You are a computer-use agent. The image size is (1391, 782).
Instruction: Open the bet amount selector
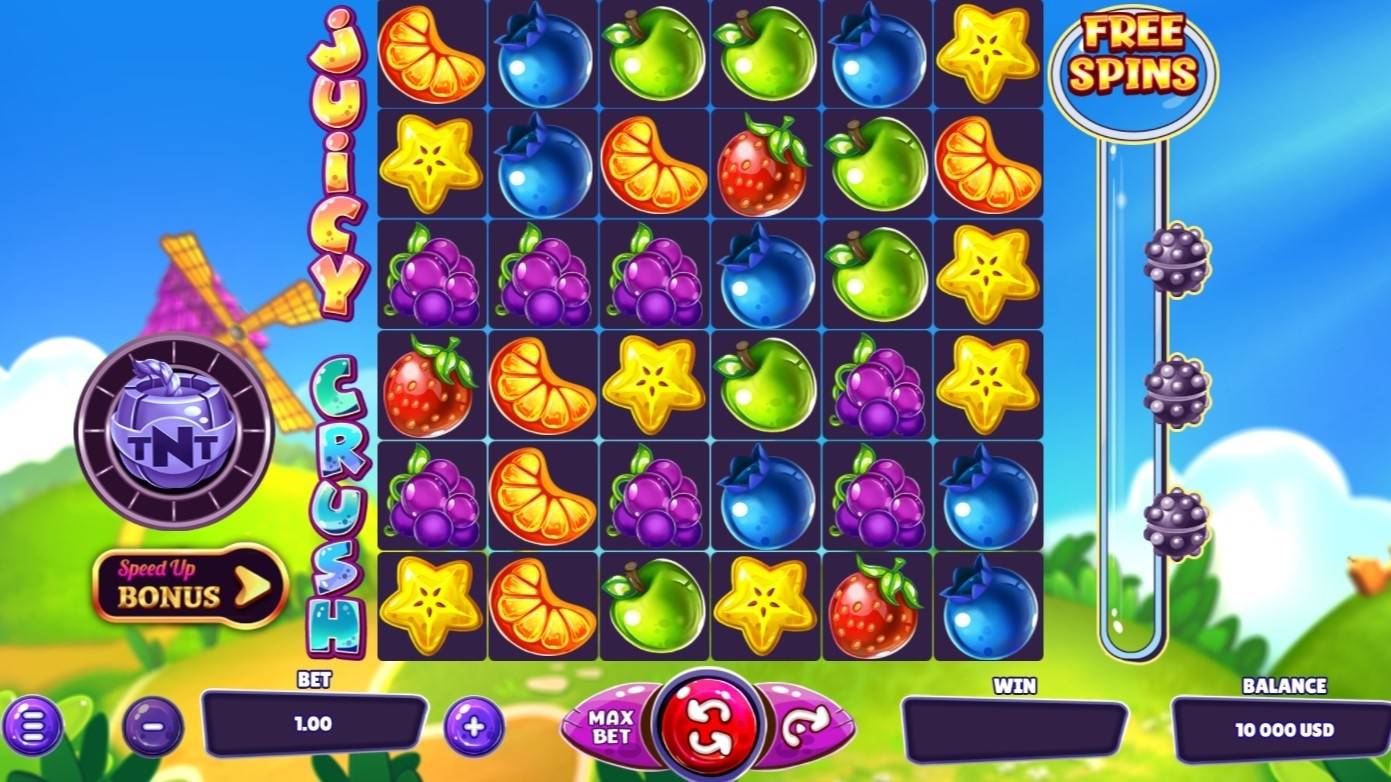(x=314, y=720)
